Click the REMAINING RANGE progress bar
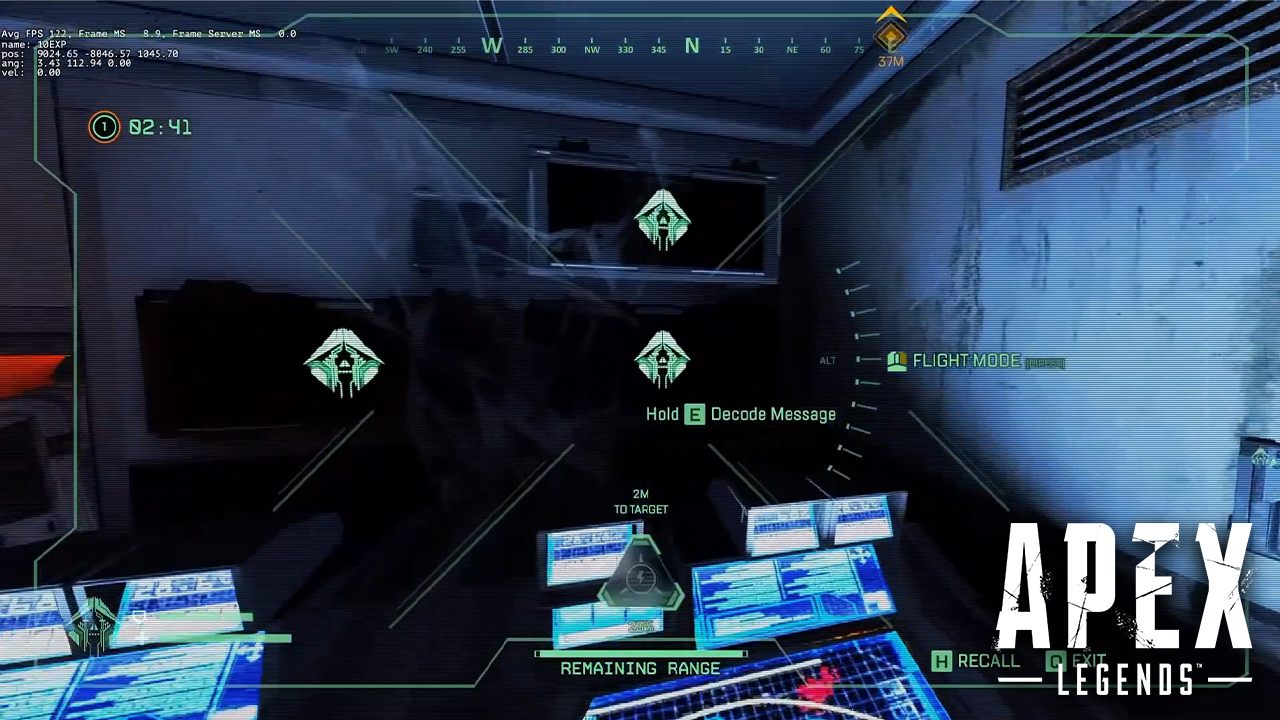Viewport: 1280px width, 720px height. [x=640, y=652]
